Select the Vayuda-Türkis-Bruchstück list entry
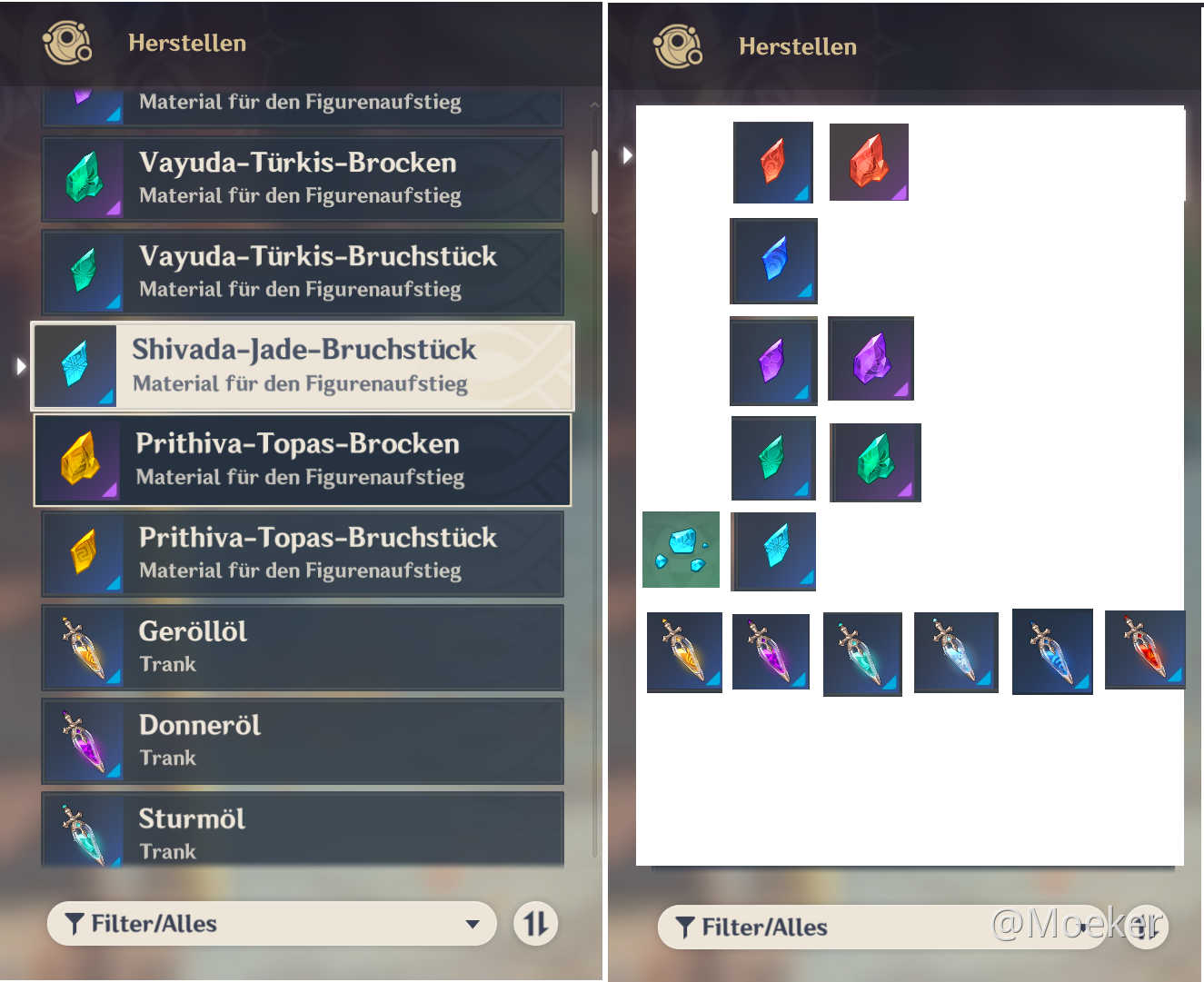The width and height of the screenshot is (1204, 982). point(303,272)
